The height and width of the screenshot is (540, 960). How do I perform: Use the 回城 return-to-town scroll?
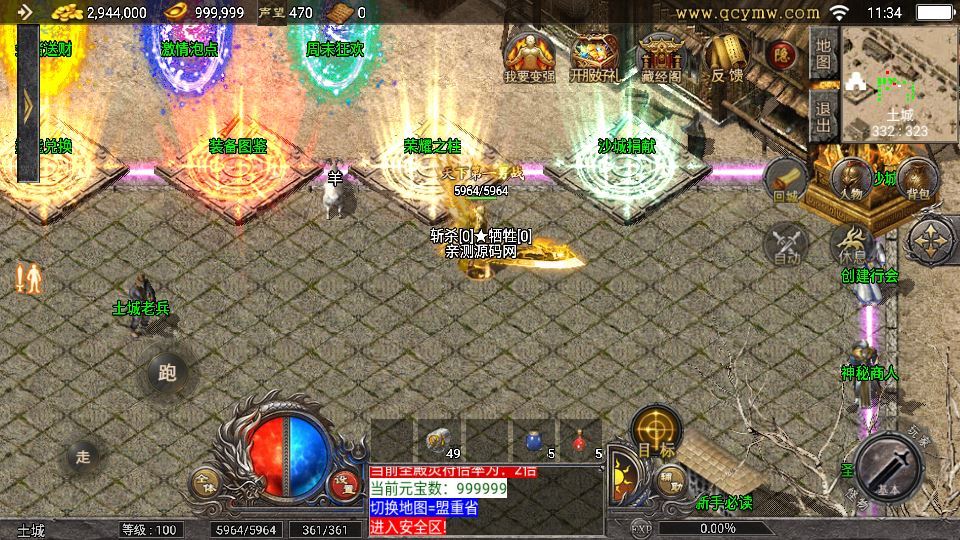[x=786, y=180]
